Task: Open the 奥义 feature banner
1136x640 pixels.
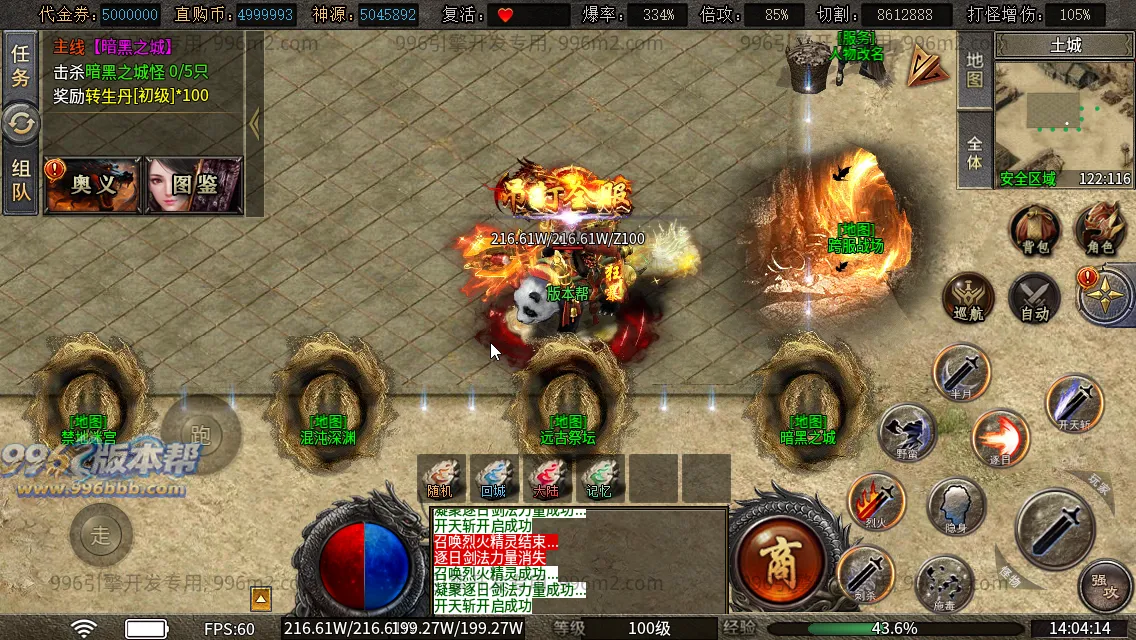Action: tap(93, 185)
